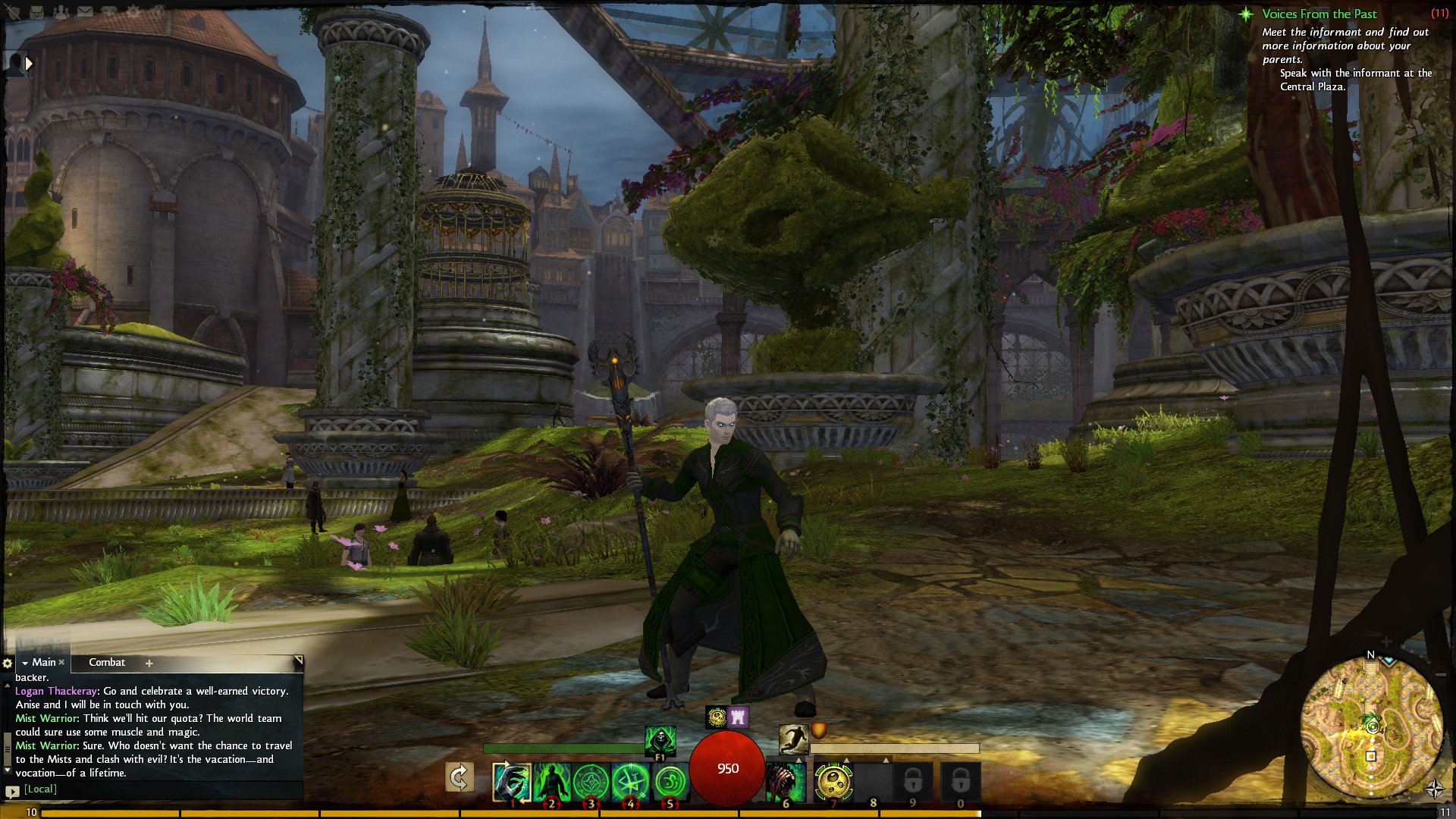The image size is (1456, 819).
Task: Activate the golden orb utility skill
Action: tap(833, 782)
